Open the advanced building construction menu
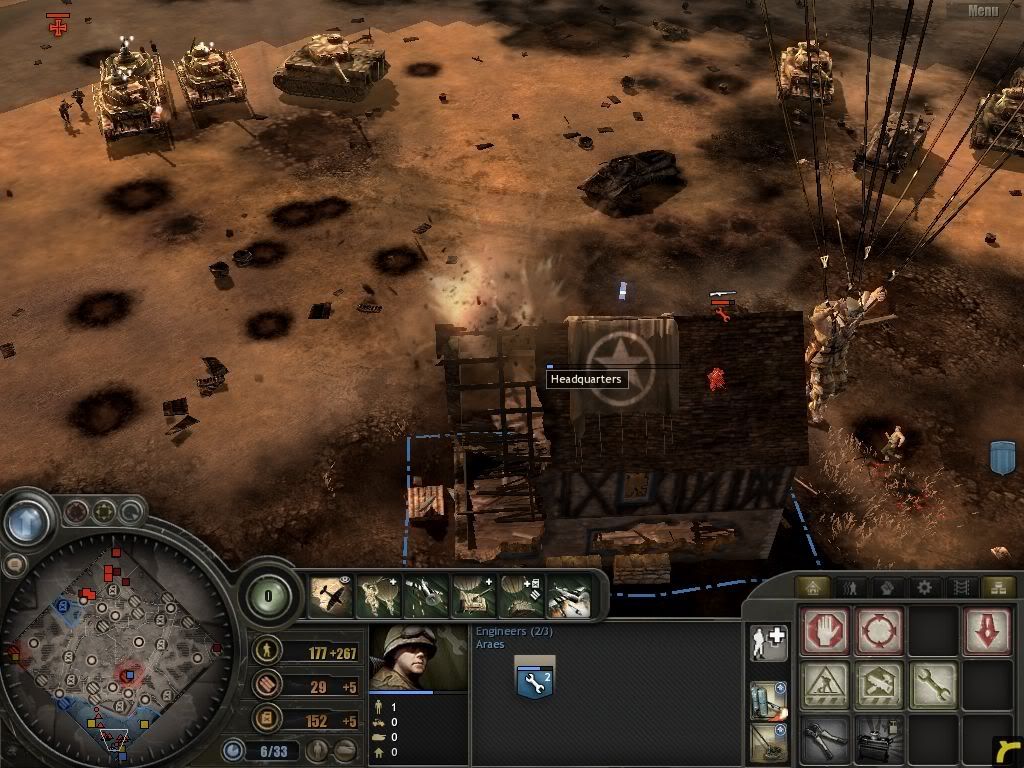Viewport: 1024px width, 768px height. (879, 685)
